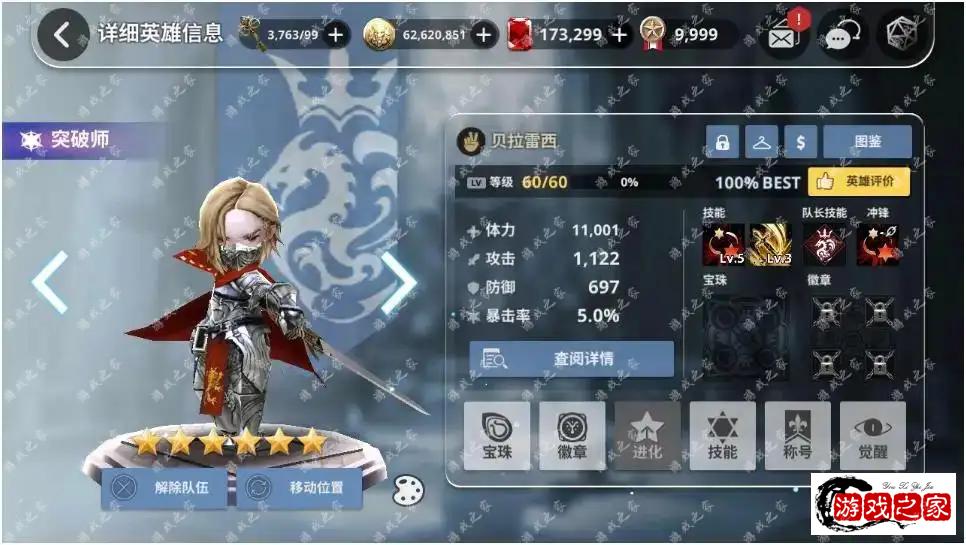Open the costume hanger button
966x545 pixels.
click(x=761, y=143)
